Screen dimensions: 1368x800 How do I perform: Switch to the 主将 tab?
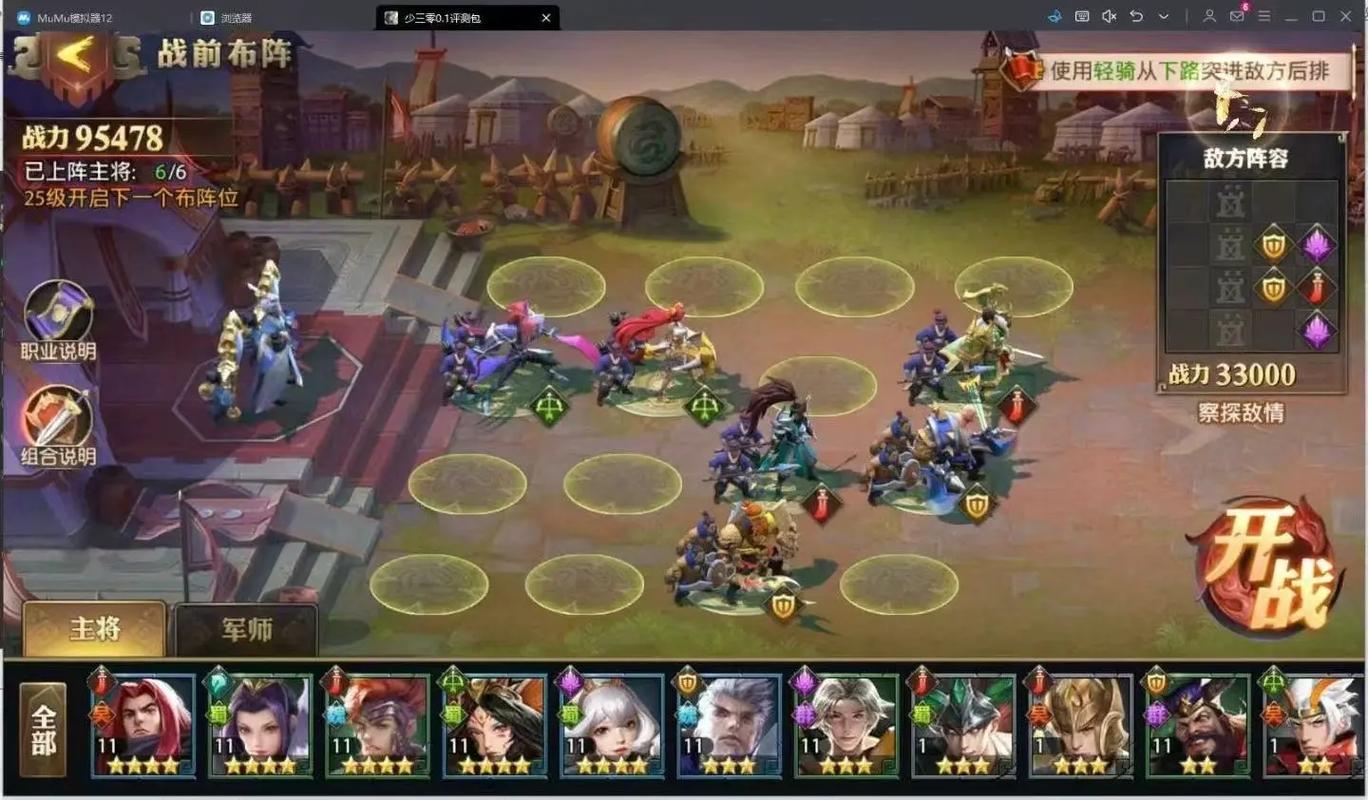95,628
